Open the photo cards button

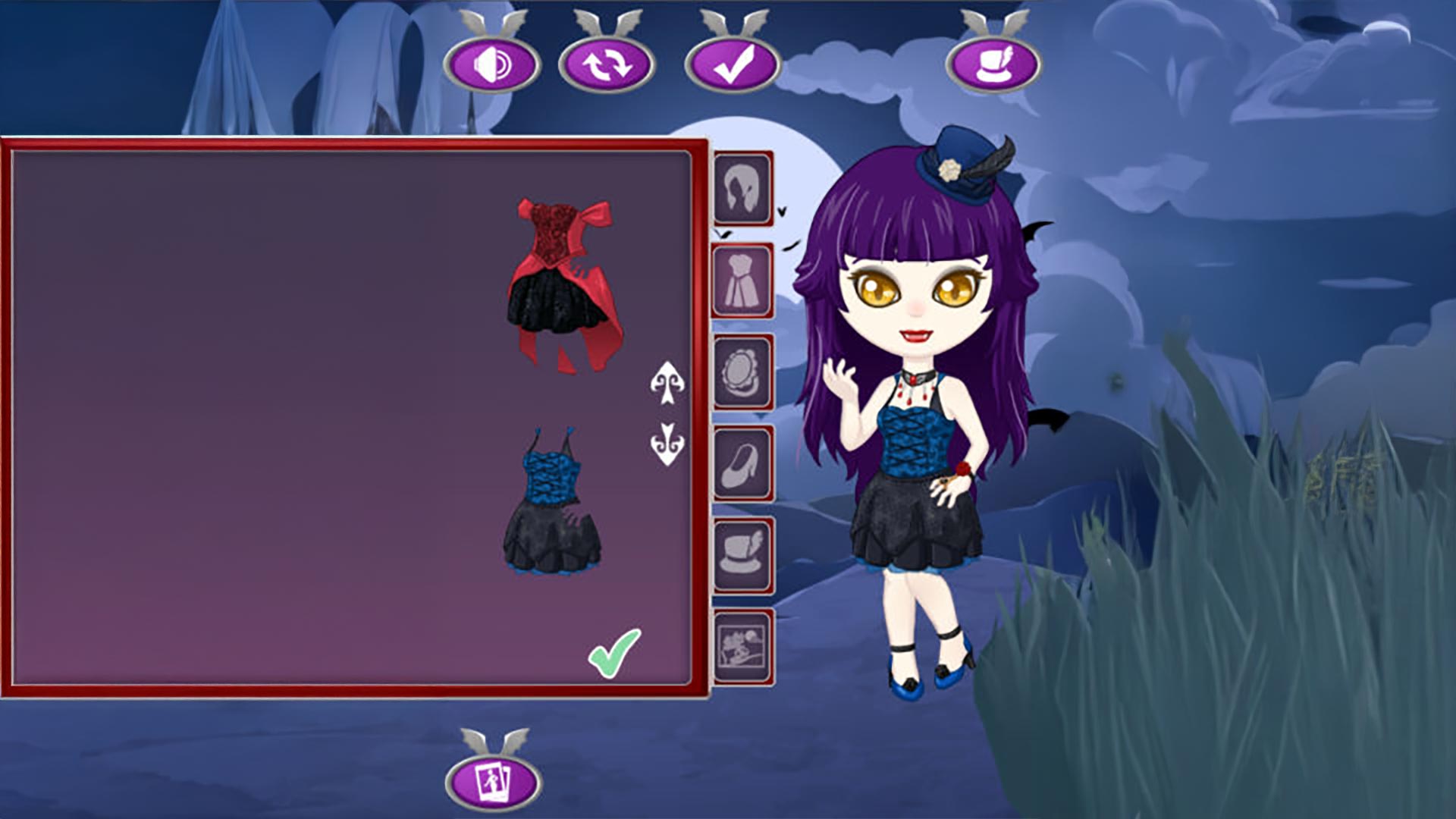tap(493, 779)
